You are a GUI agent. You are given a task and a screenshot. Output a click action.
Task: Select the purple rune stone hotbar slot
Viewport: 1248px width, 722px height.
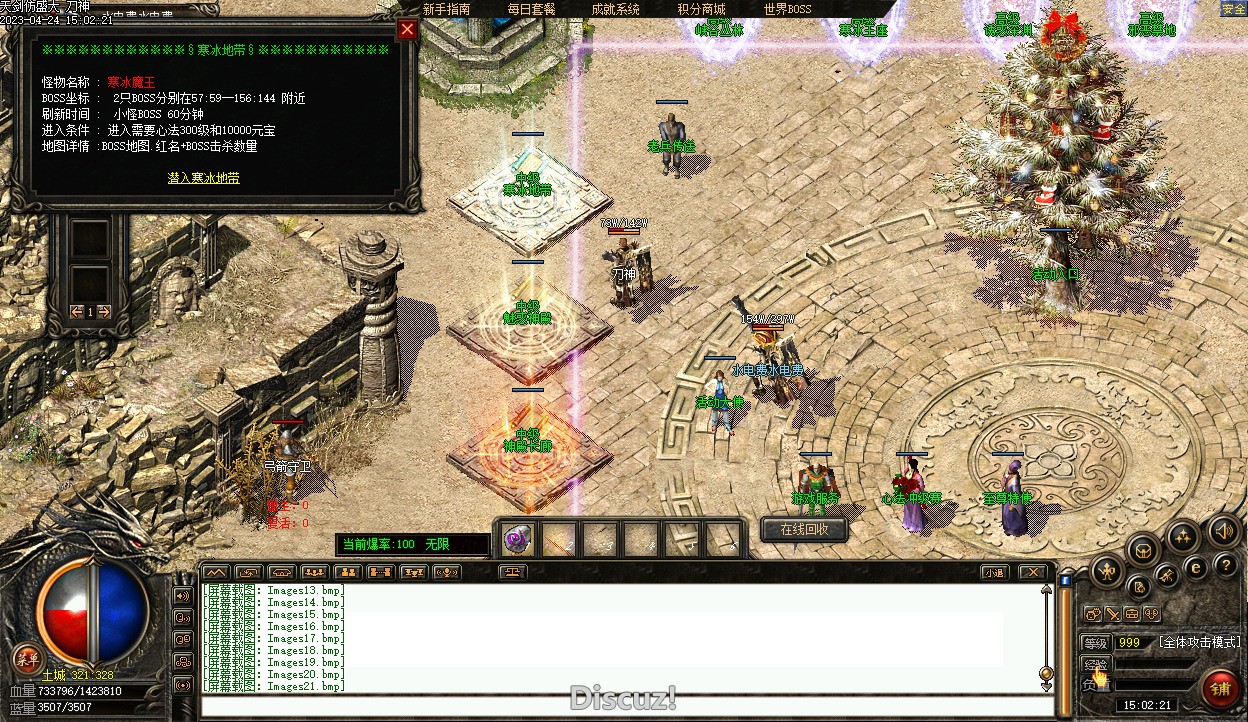point(517,538)
